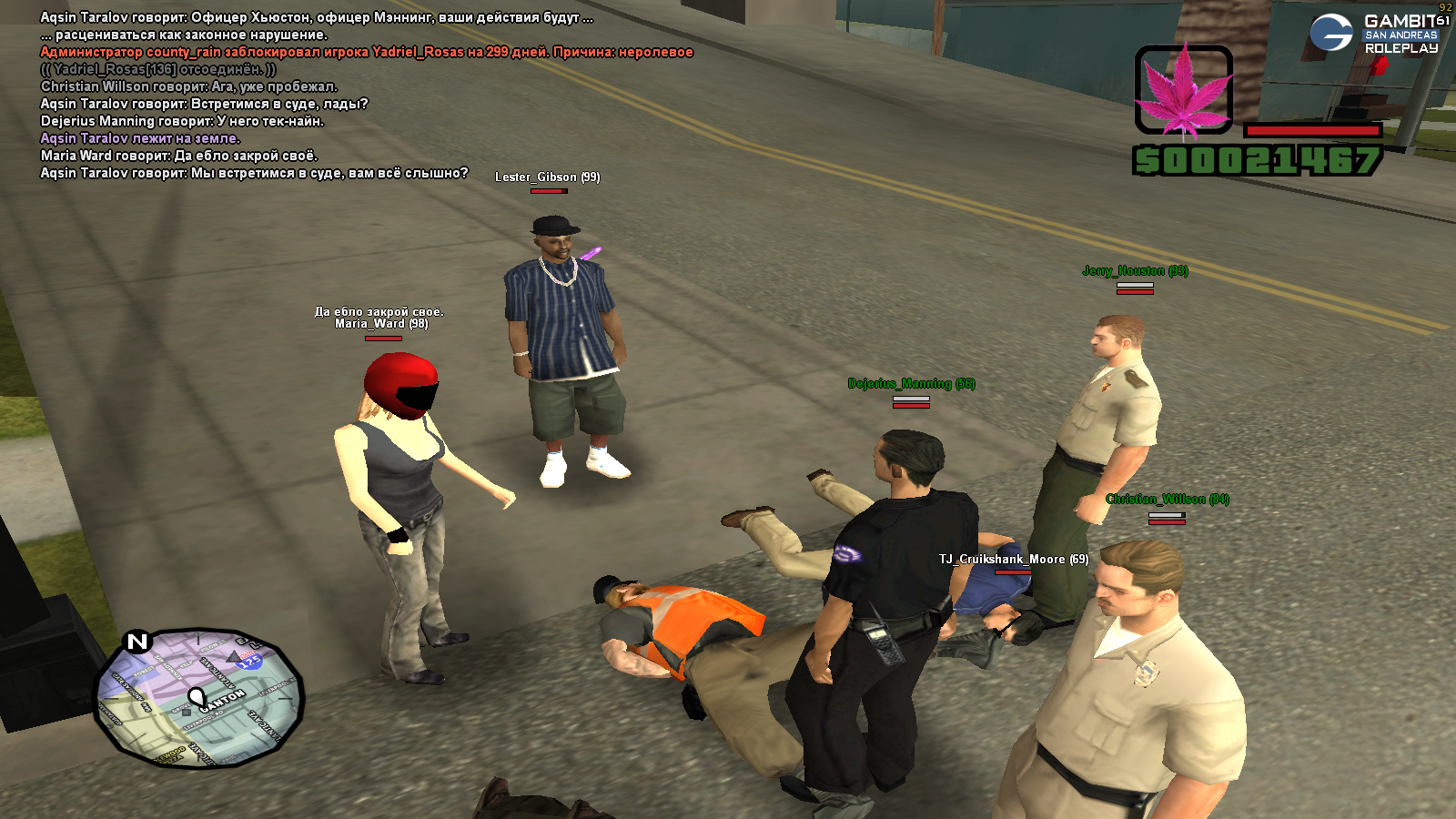Click the TJ_Cruikshank_Moore player nametag
1456x819 pixels.
tap(1013, 560)
